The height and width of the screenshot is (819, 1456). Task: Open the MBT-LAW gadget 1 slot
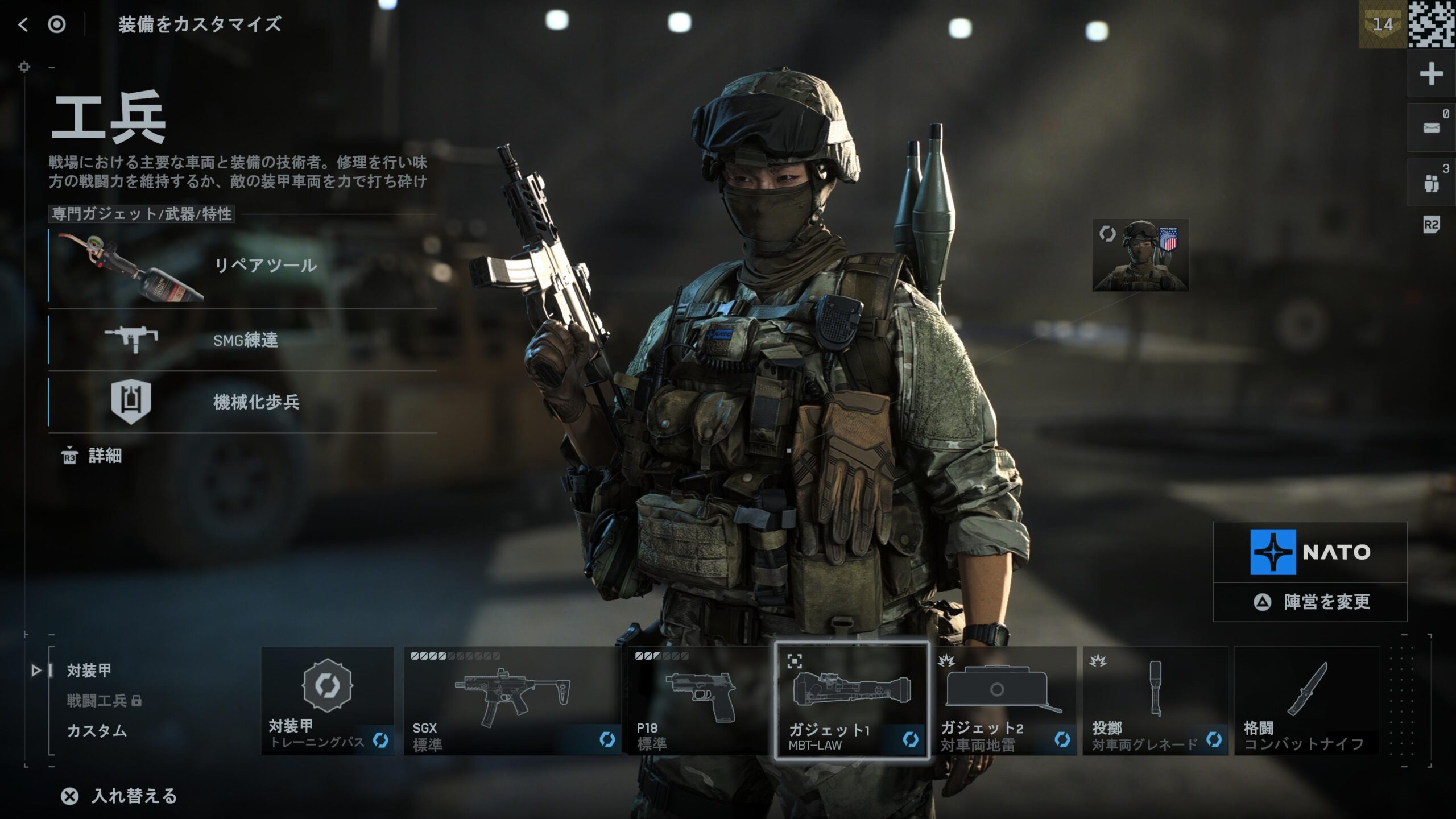852,701
